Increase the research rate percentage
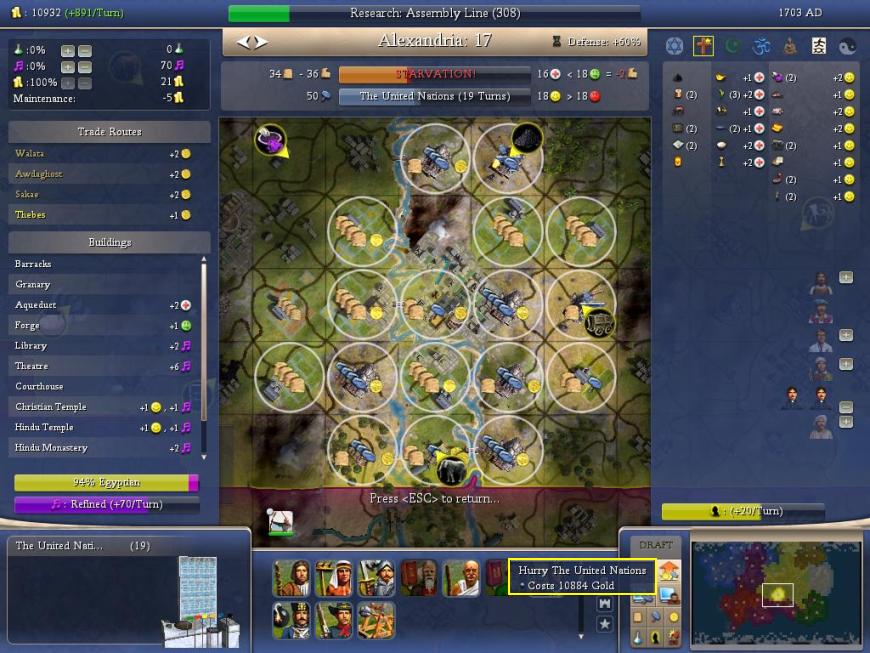This screenshot has width=870, height=653. [x=67, y=50]
